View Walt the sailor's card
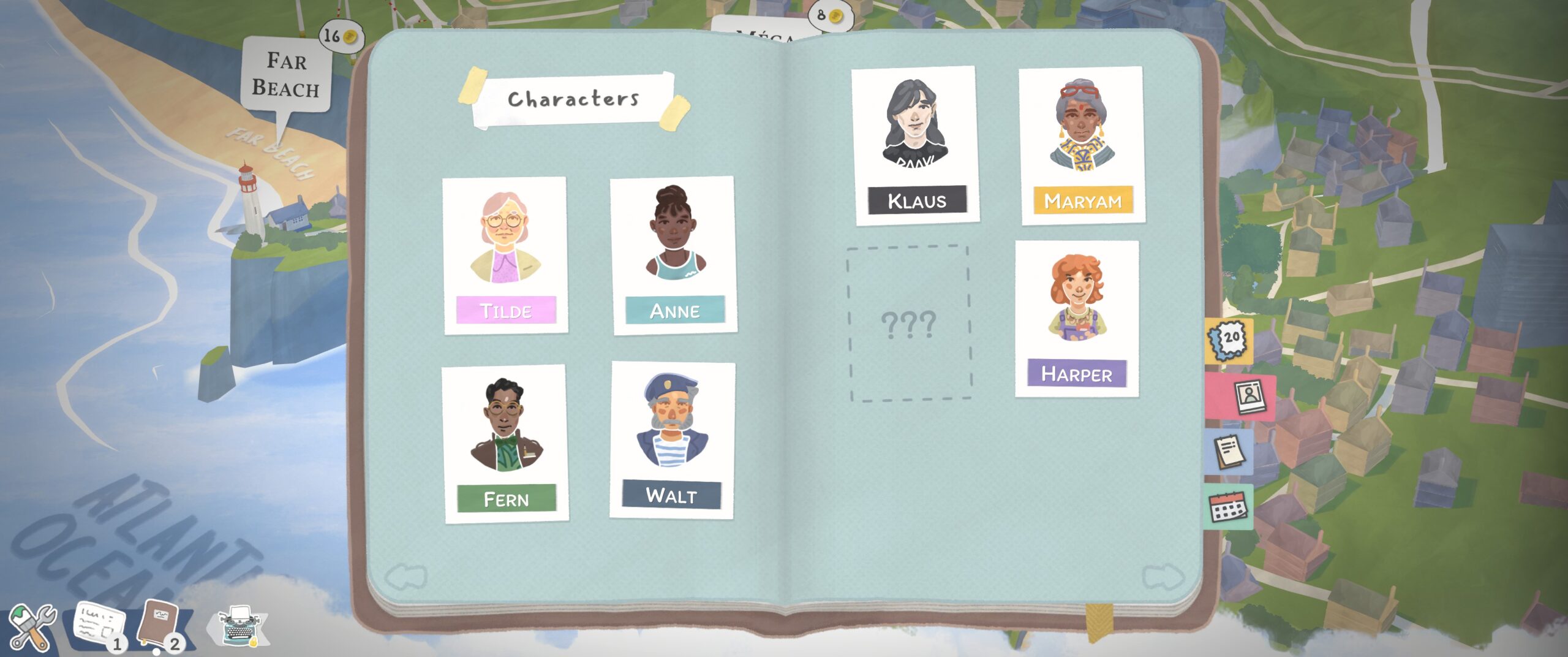Image resolution: width=1568 pixels, height=657 pixels. pos(673,440)
